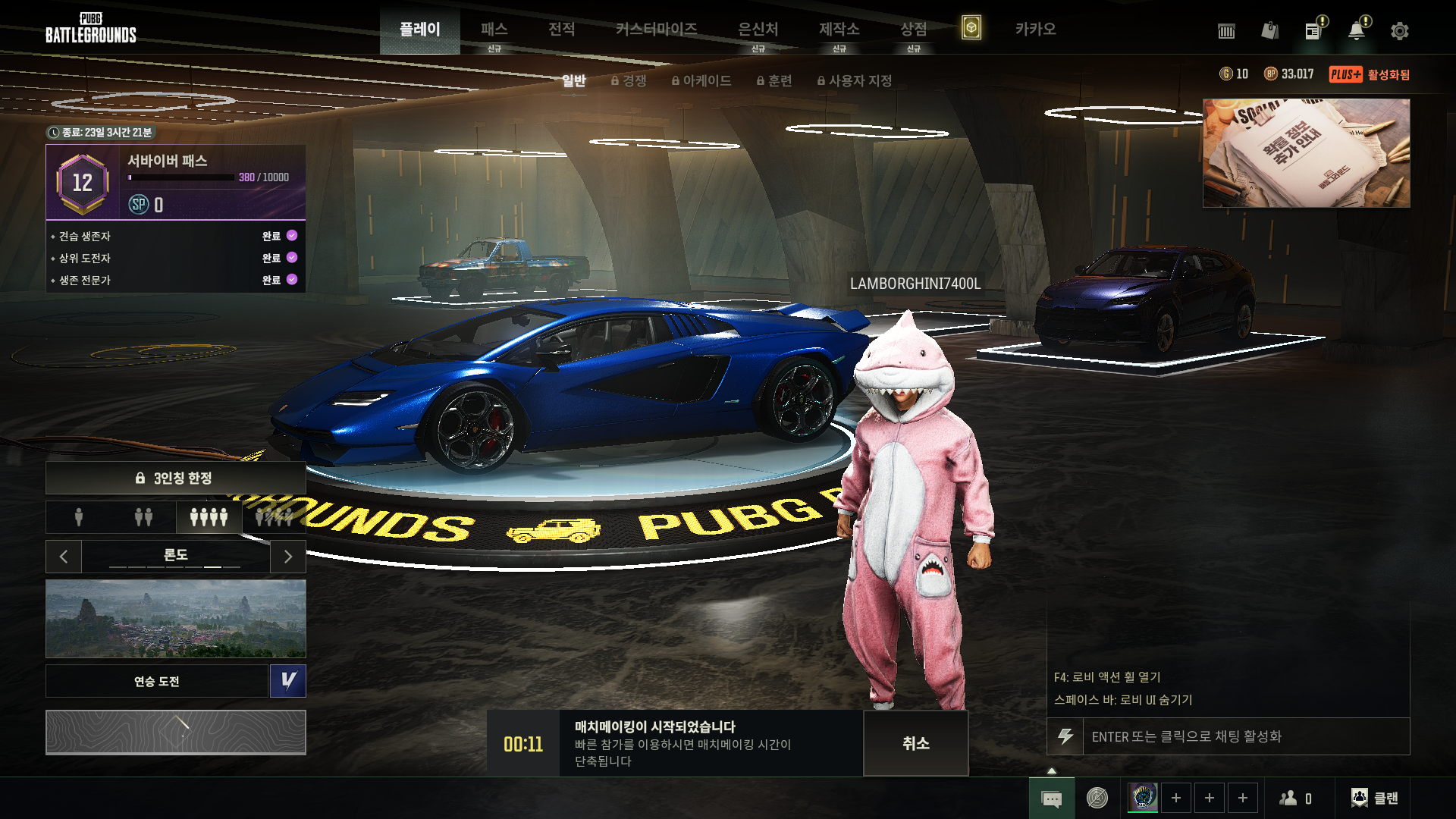Open the news banner thumbnail
The image size is (1456, 819).
(1306, 153)
